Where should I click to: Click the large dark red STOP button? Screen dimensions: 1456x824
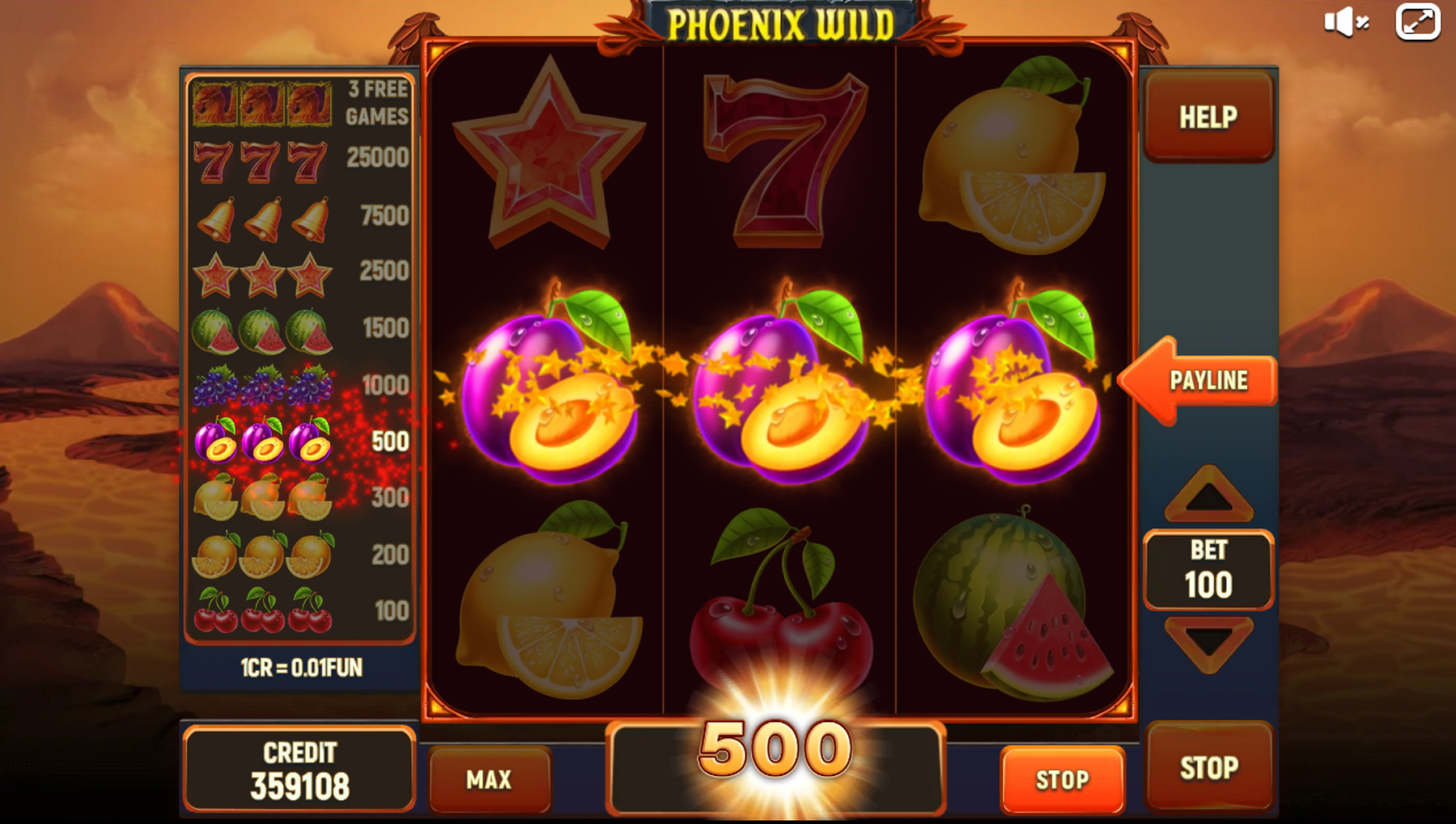(1208, 767)
